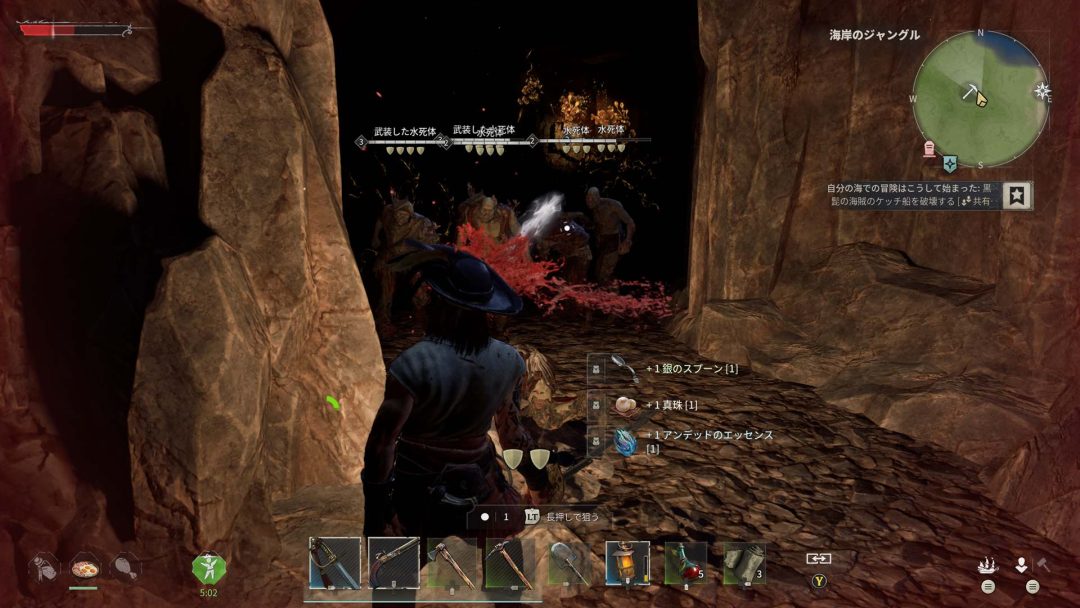Select the teal shield marker under minimap
Screen dimensions: 1080x608
coord(950,163)
